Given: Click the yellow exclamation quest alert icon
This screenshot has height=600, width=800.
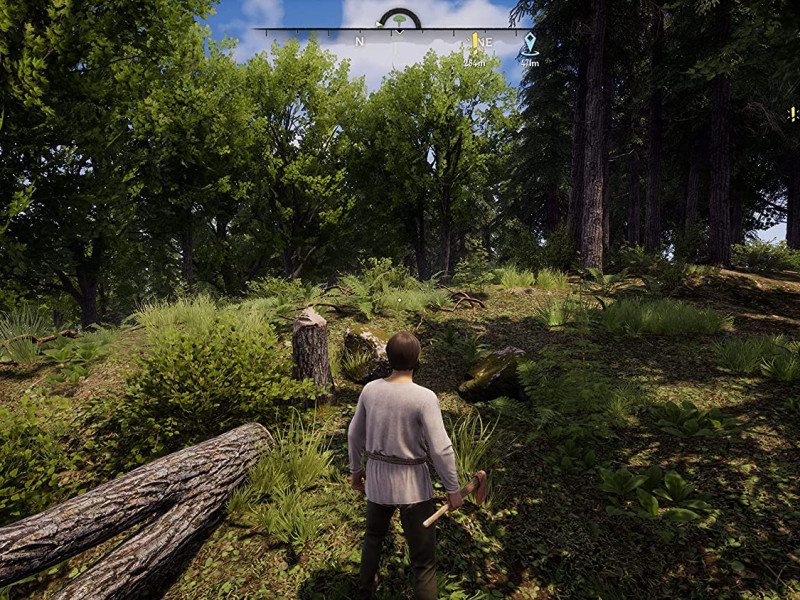Looking at the screenshot, I should tap(793, 114).
